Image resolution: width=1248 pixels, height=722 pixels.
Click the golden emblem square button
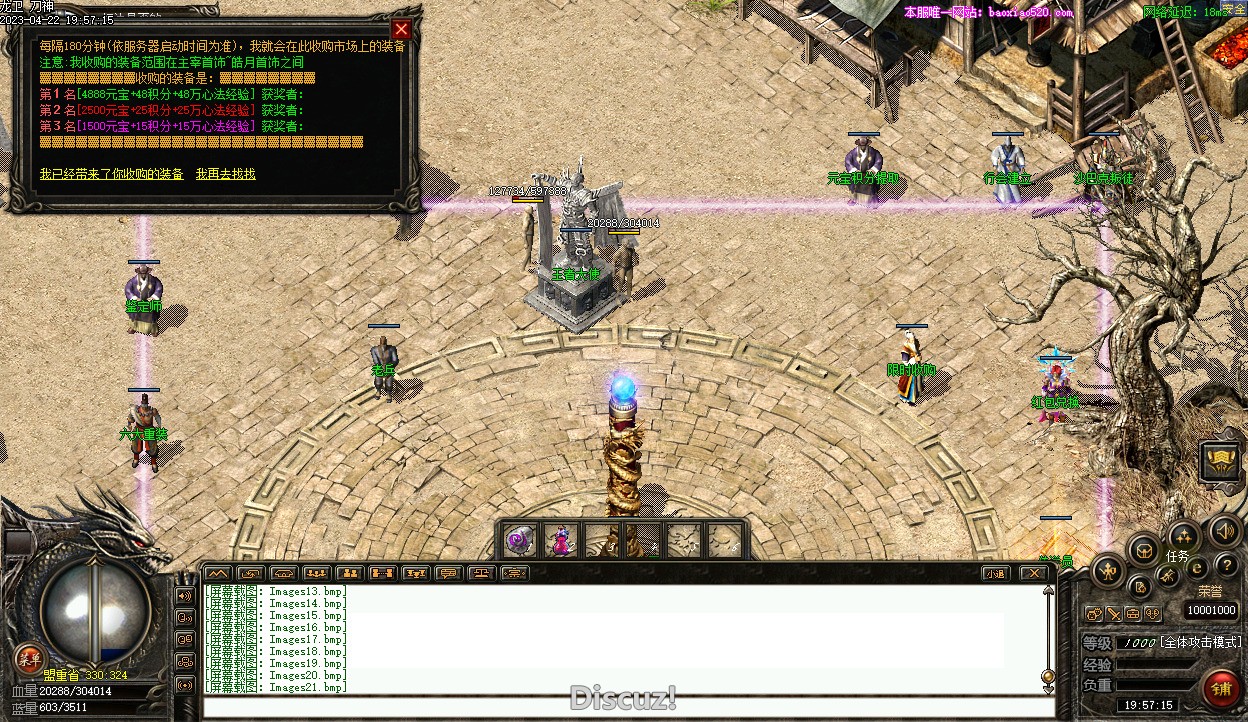tap(1220, 462)
